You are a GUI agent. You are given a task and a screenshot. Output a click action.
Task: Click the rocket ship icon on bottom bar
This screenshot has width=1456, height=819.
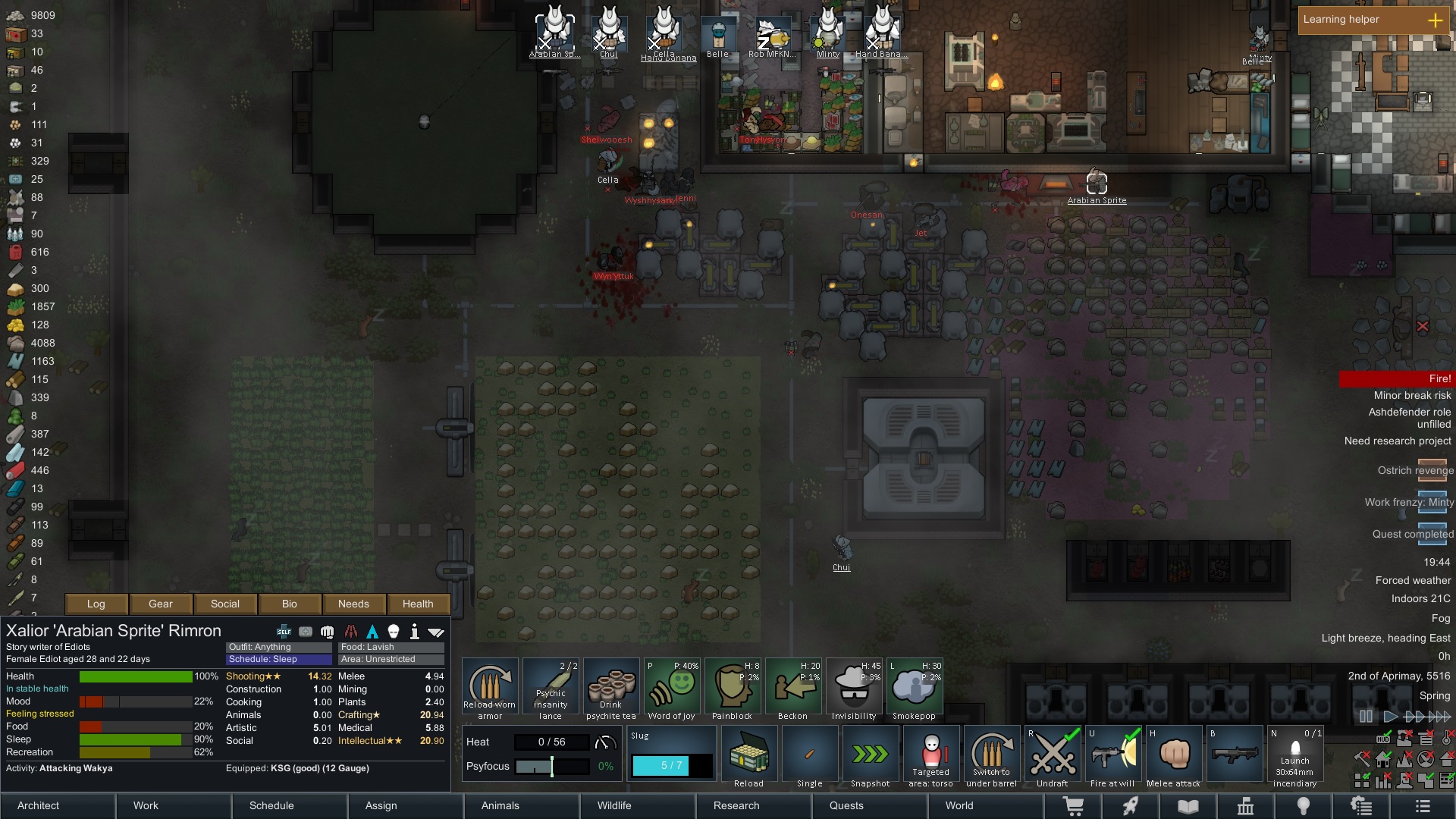[1131, 806]
